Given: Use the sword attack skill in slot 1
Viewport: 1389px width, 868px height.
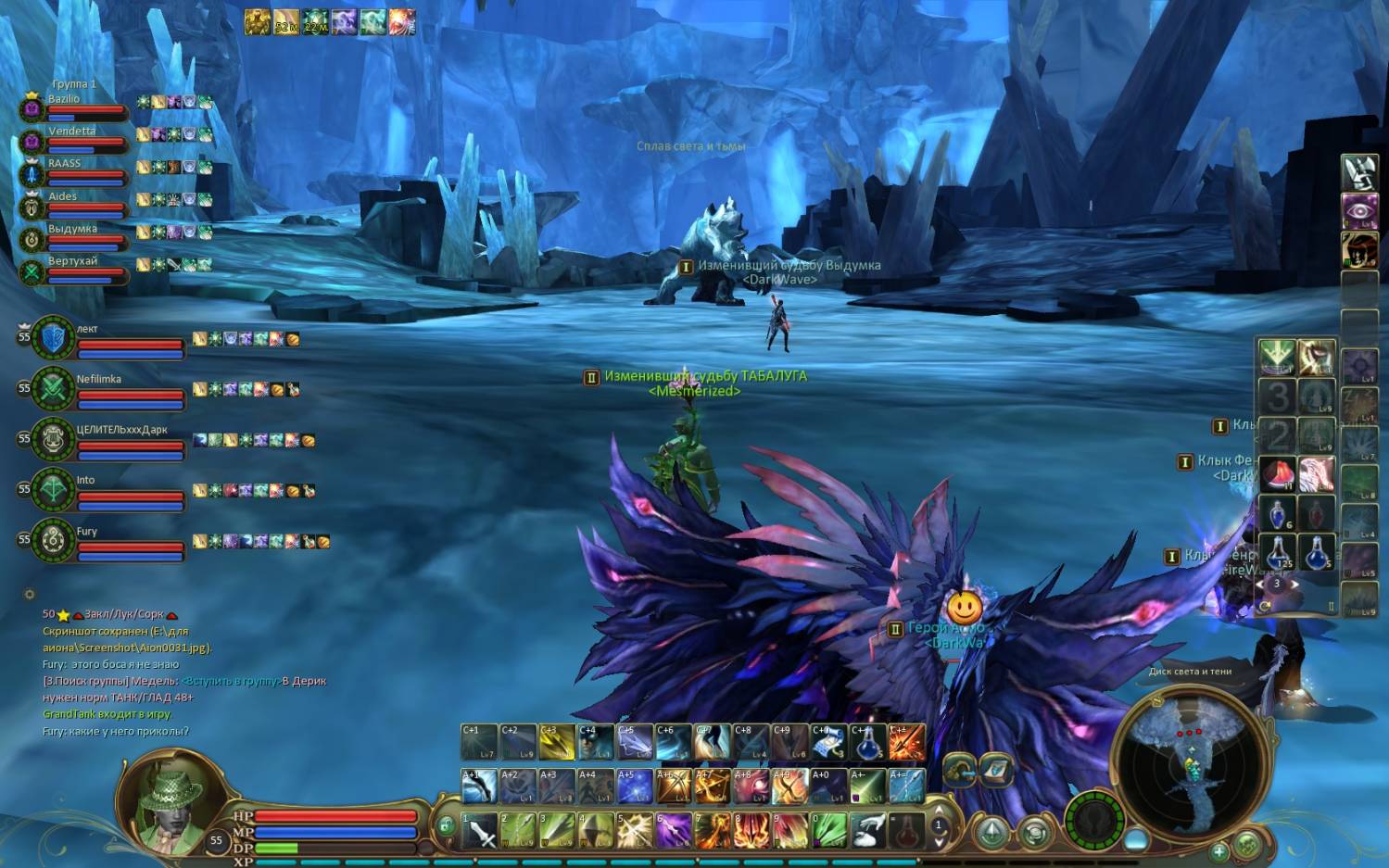Looking at the screenshot, I should (480, 831).
